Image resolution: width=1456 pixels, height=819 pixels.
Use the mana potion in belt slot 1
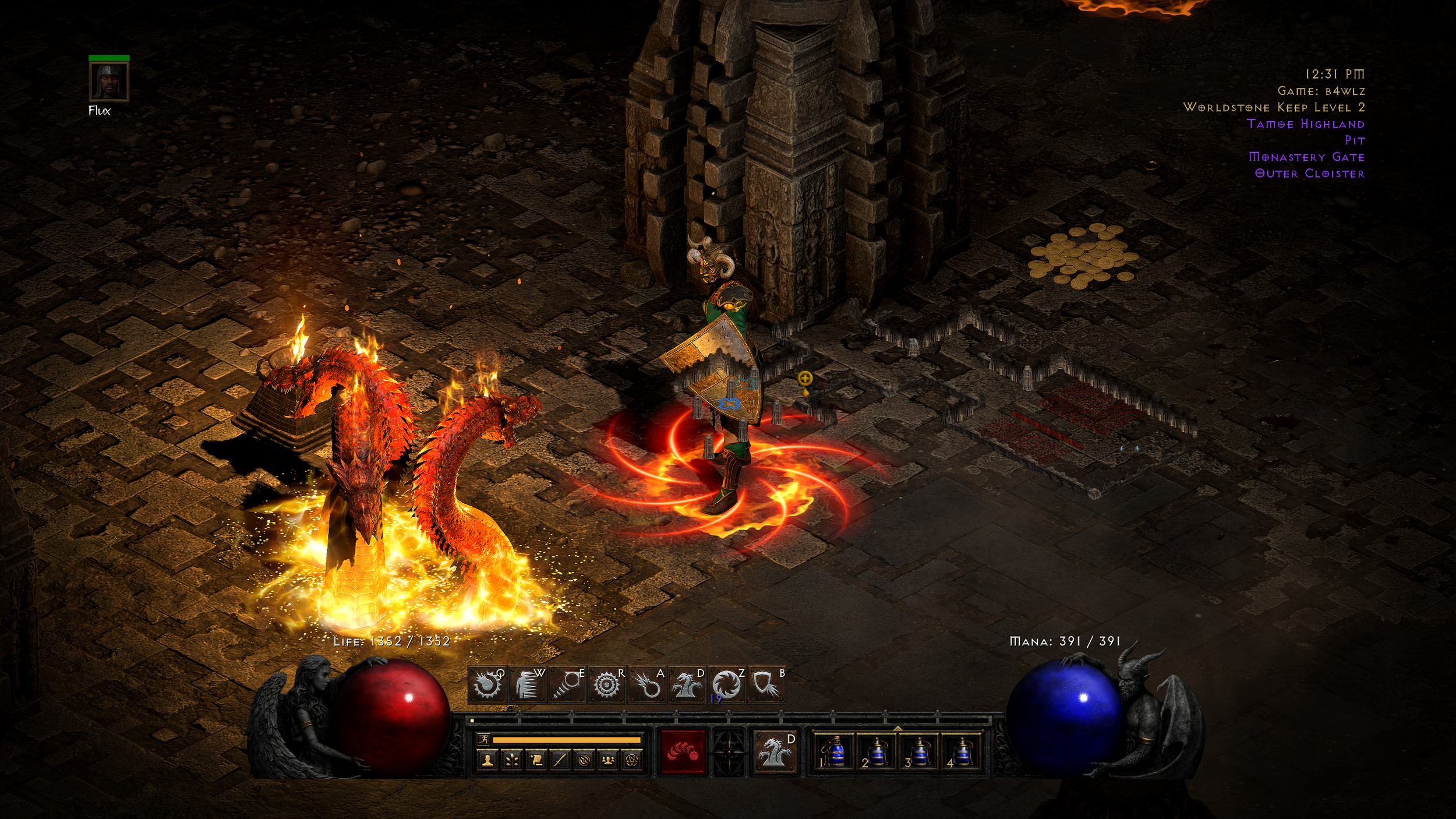(x=835, y=751)
